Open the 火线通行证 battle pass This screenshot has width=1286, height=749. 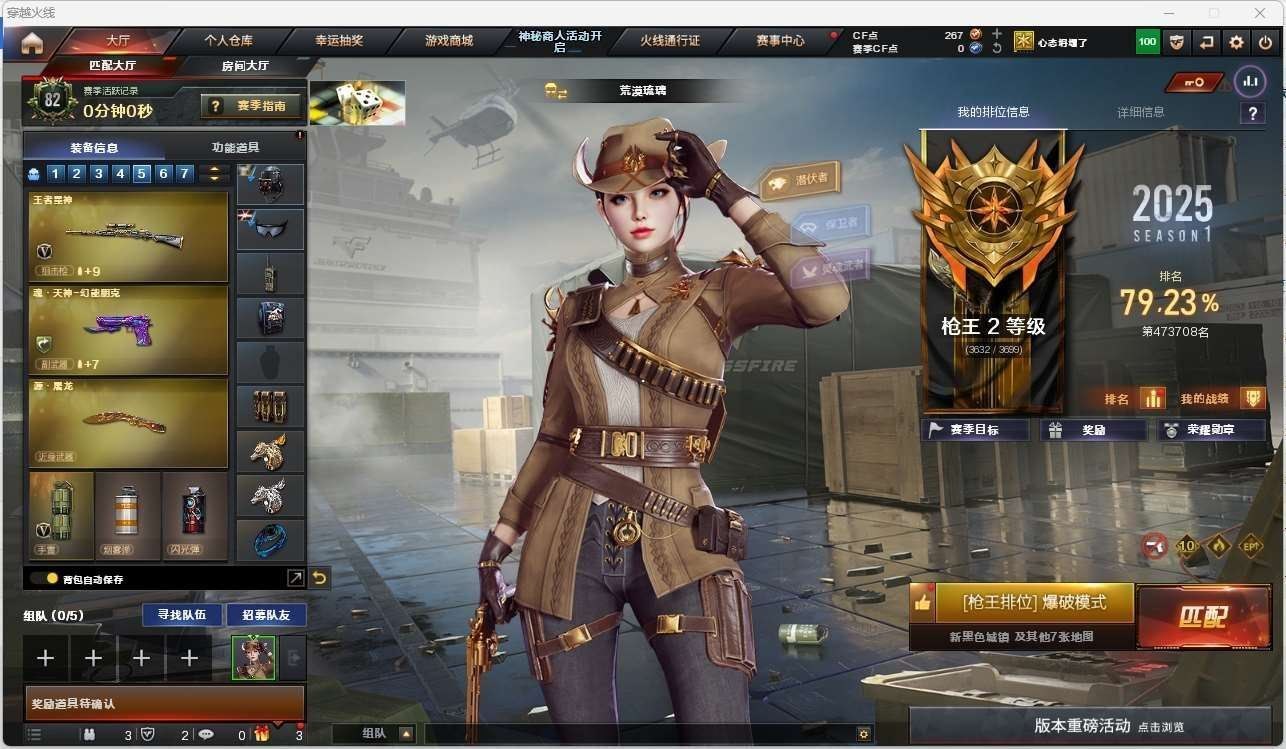coord(670,41)
